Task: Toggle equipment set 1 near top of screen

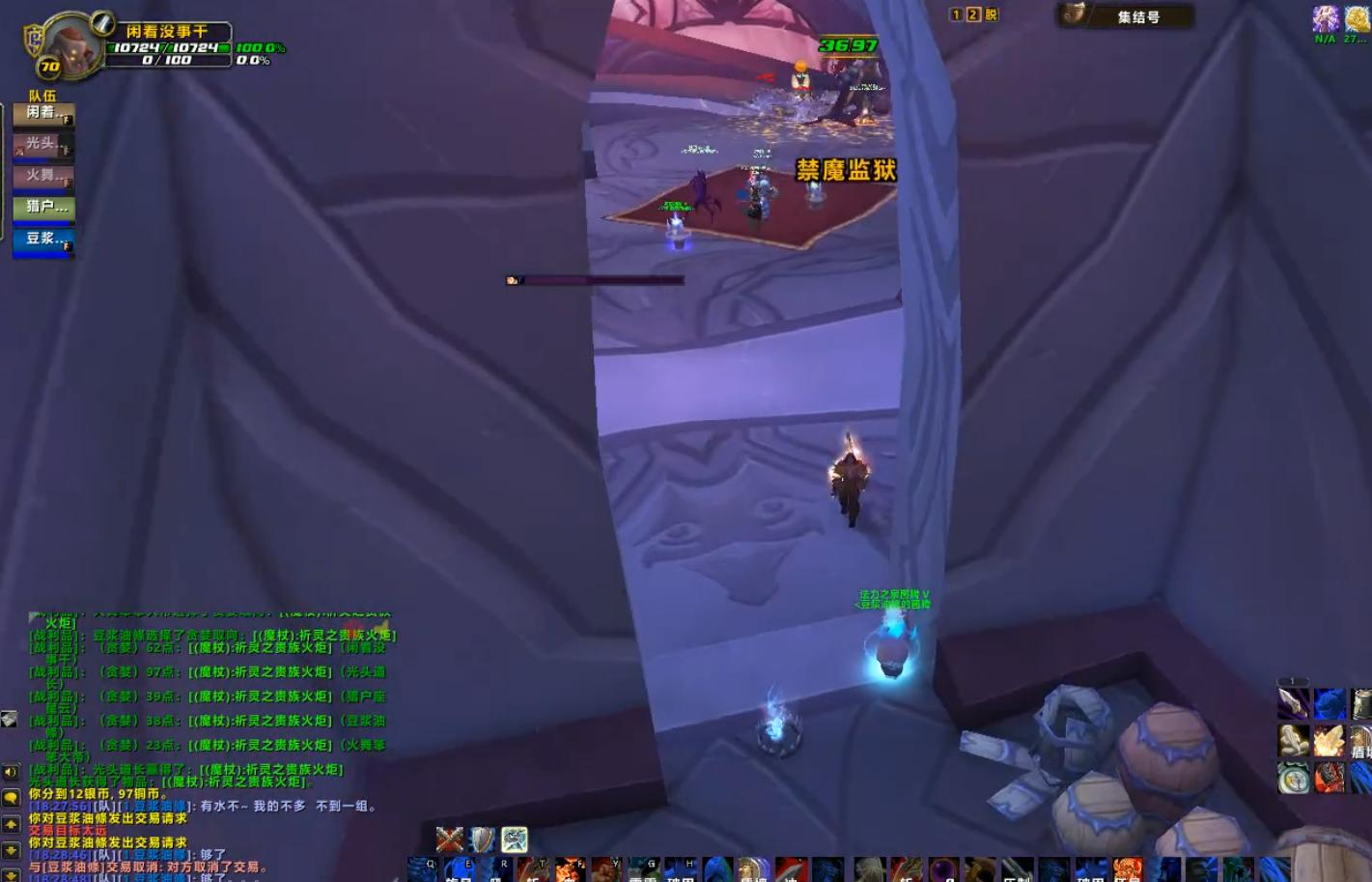Action: [954, 14]
